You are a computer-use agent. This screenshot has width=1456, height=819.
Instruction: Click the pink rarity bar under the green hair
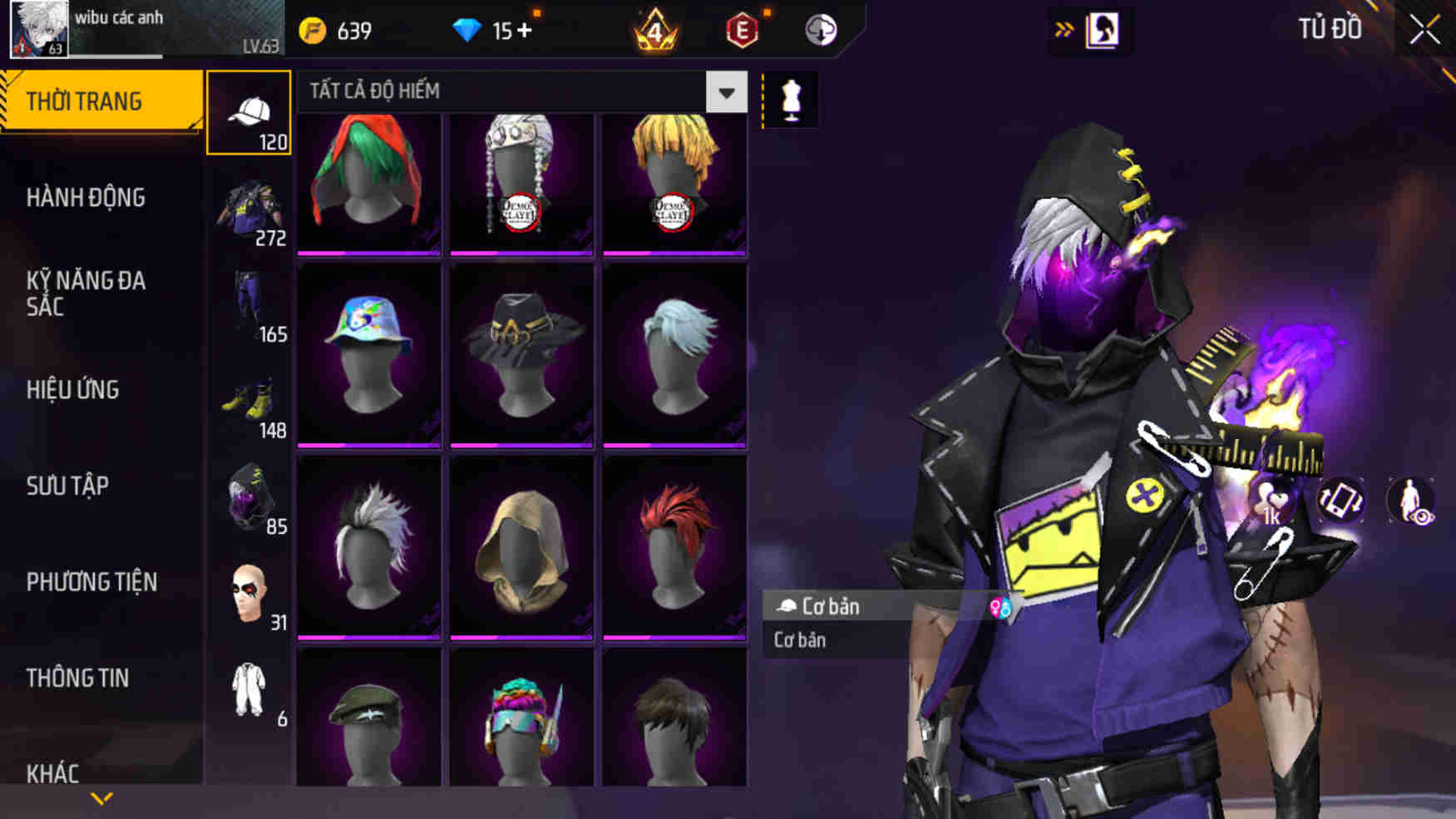pyautogui.click(x=368, y=251)
